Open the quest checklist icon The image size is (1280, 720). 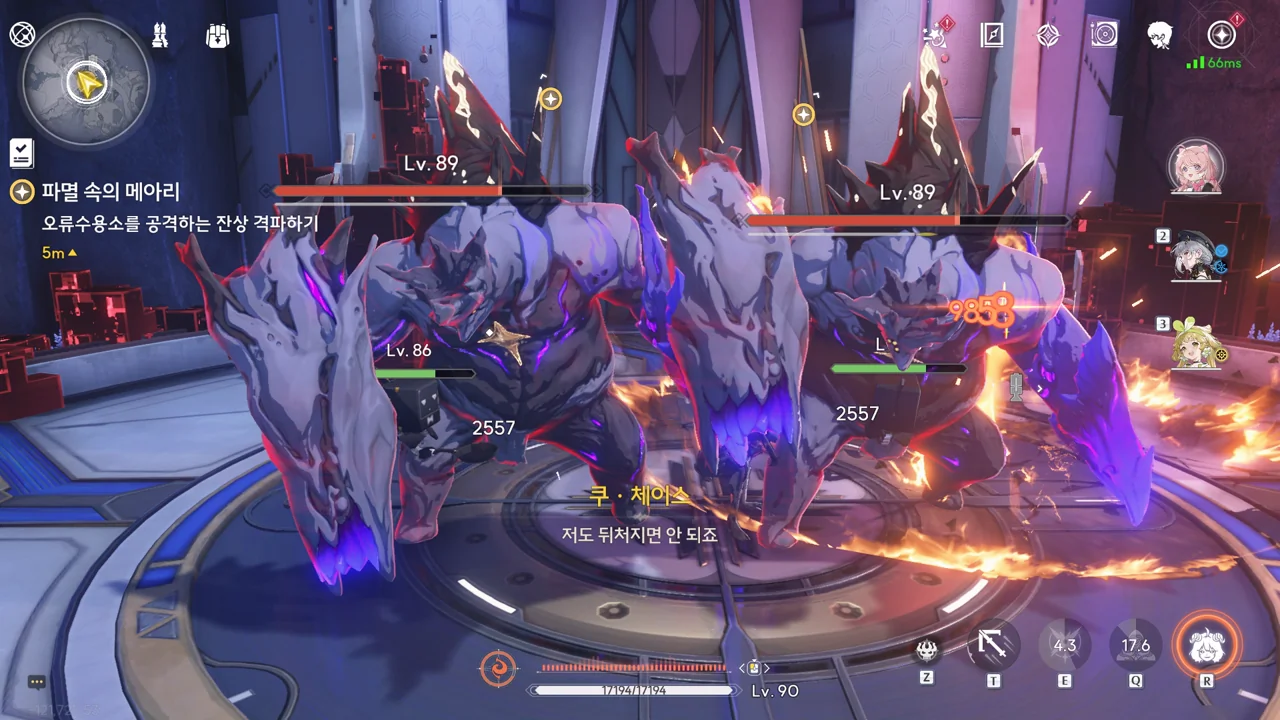[22, 153]
